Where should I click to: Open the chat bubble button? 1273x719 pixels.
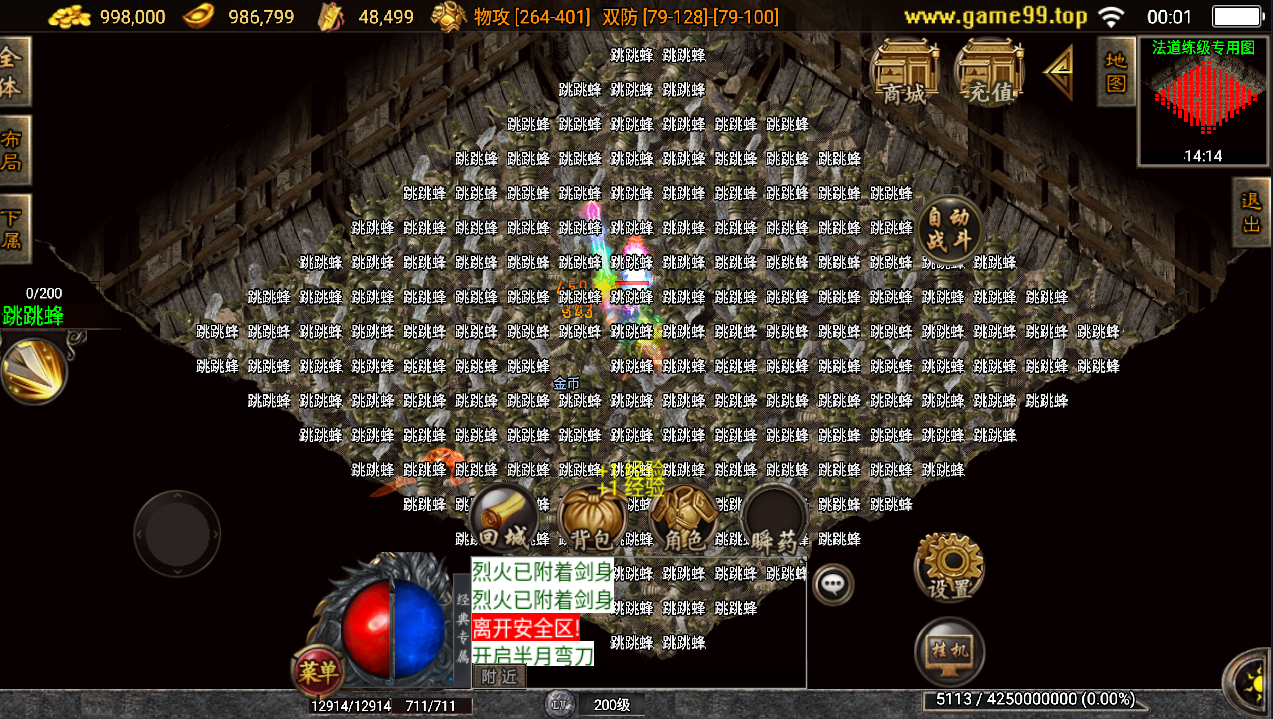[833, 584]
